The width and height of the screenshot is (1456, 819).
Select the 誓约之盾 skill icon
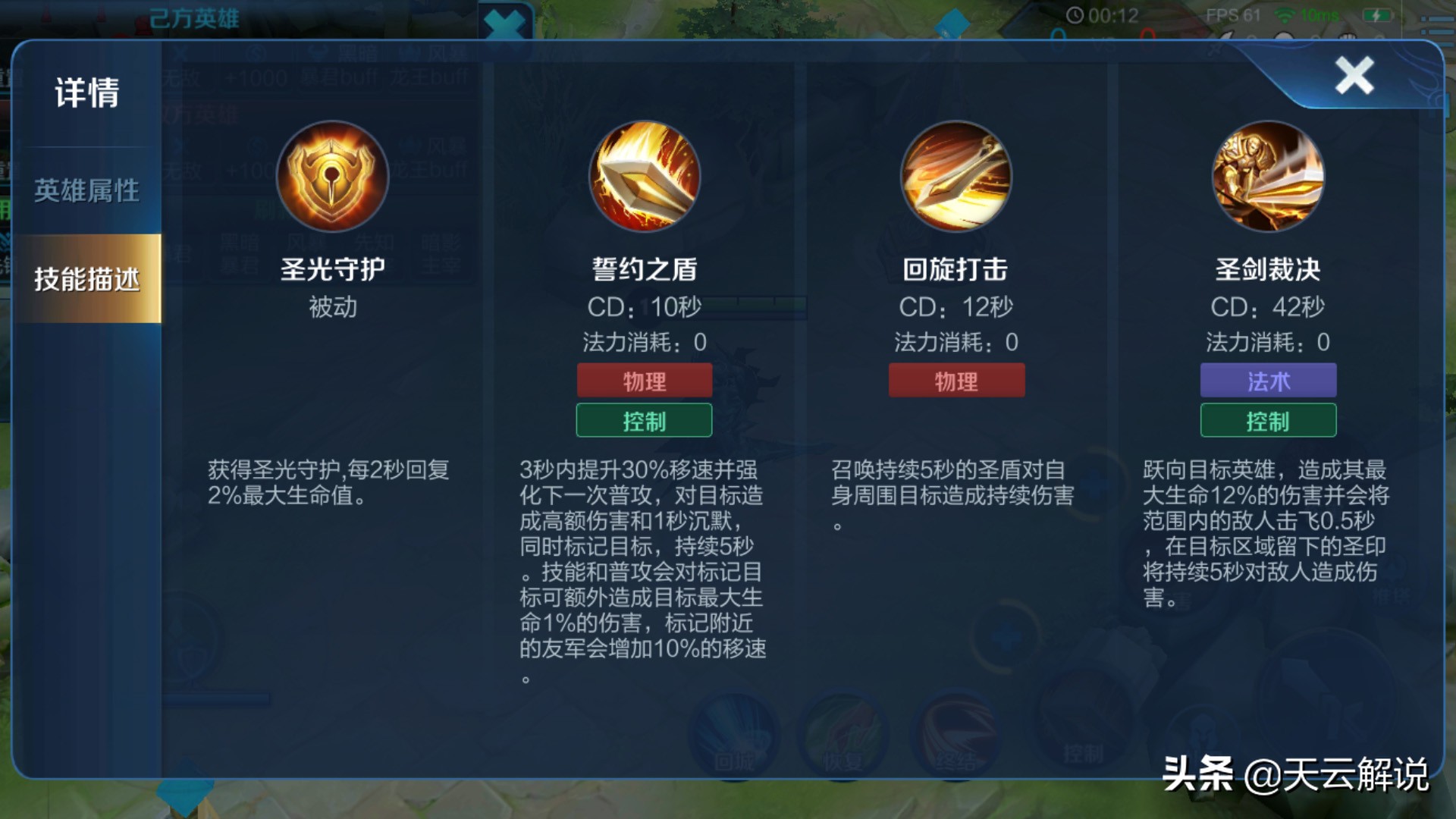pyautogui.click(x=644, y=176)
